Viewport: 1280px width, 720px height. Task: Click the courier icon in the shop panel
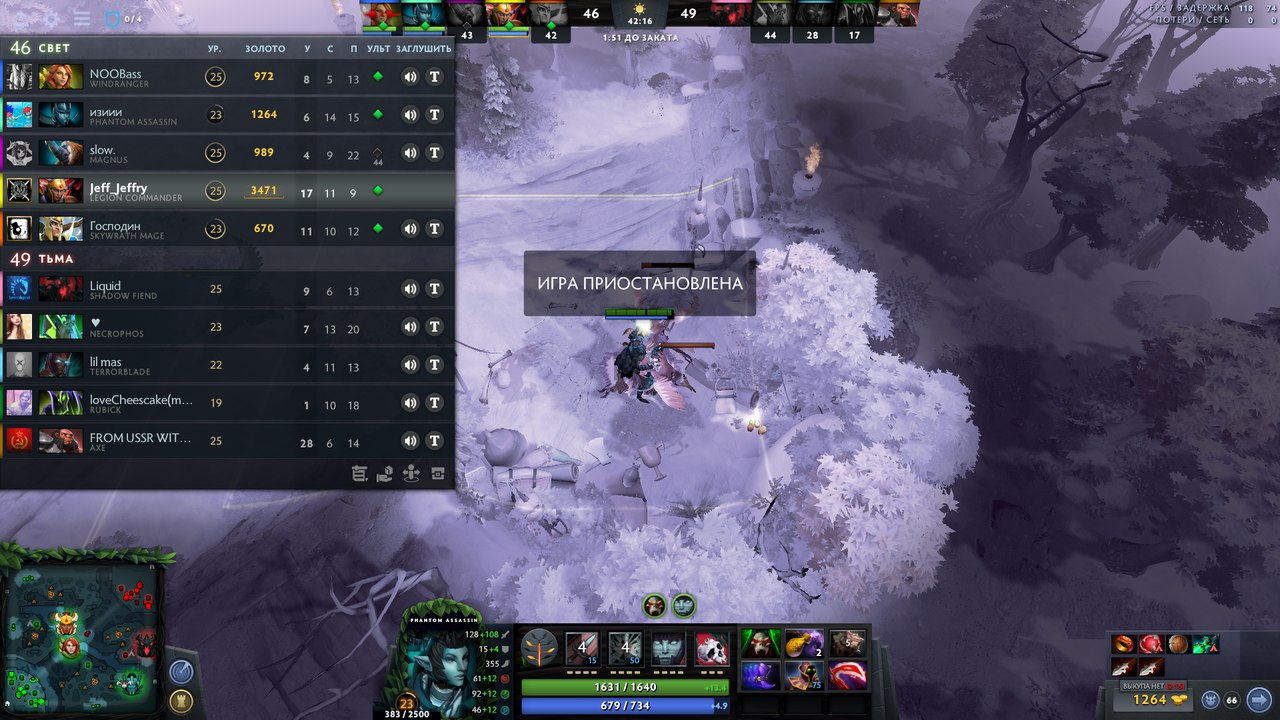point(1211,700)
